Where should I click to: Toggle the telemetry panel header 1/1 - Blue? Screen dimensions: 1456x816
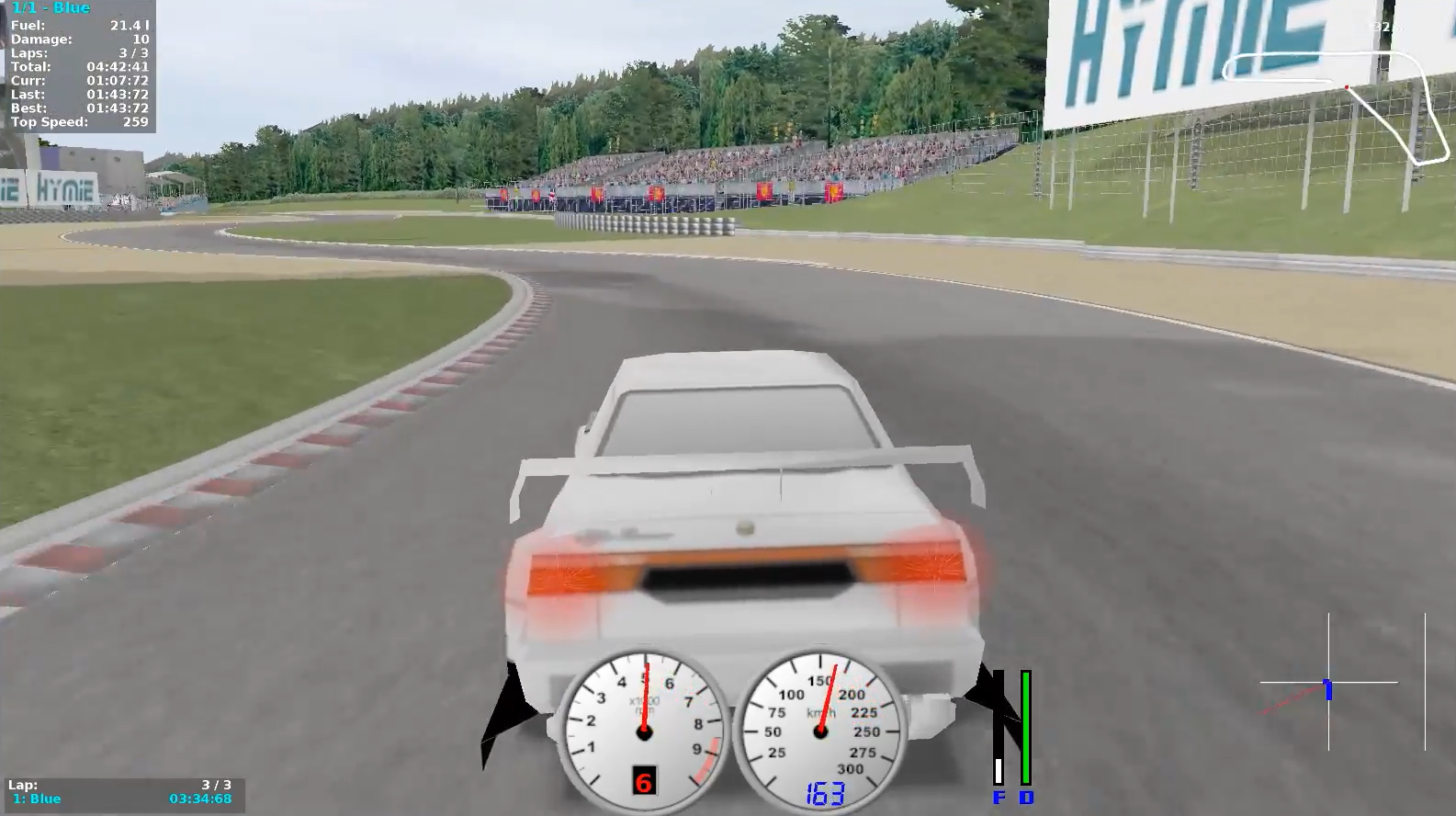(x=51, y=7)
